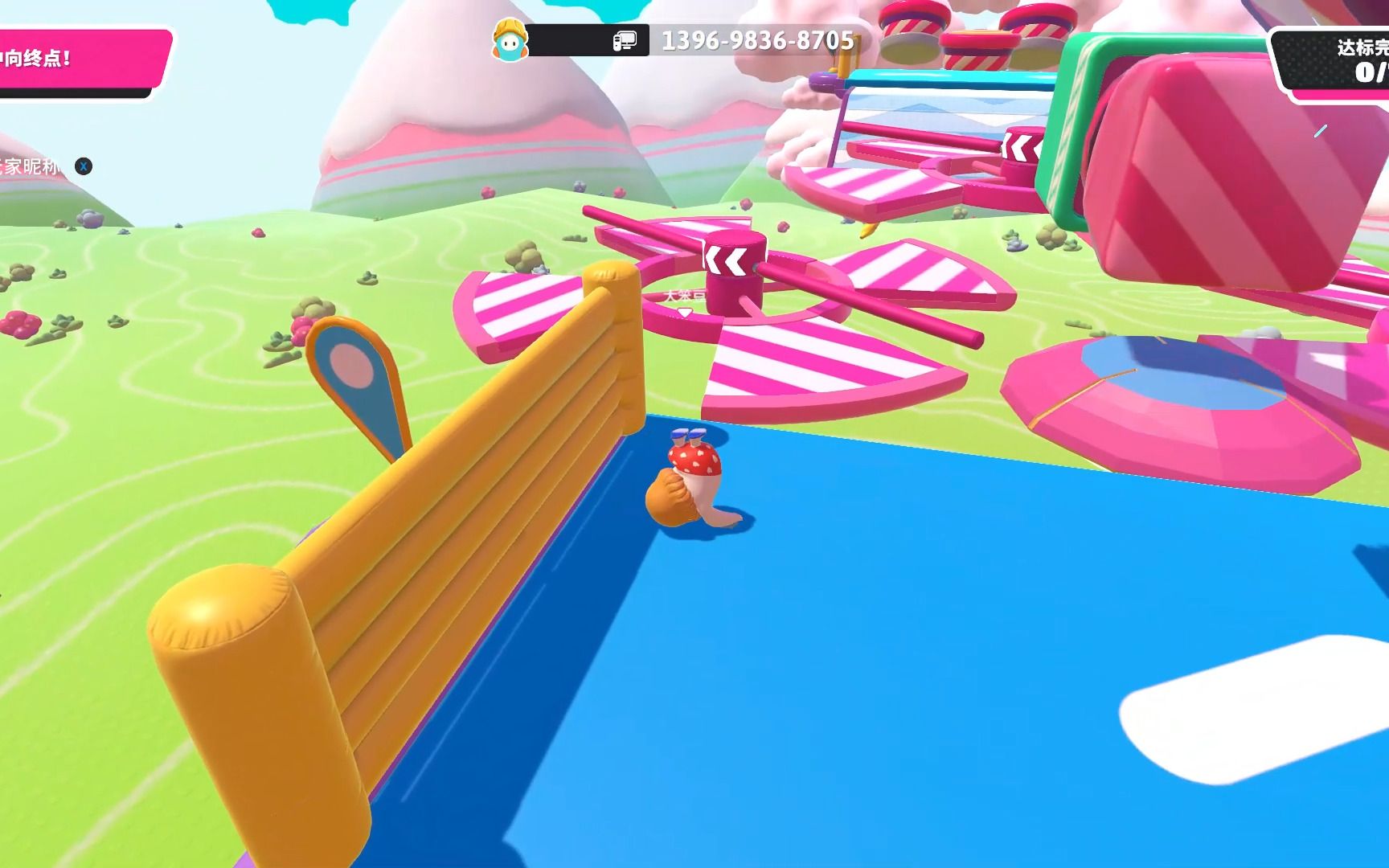The image size is (1389, 868).
Task: Click the creative level icon beside share code
Action: pos(625,40)
